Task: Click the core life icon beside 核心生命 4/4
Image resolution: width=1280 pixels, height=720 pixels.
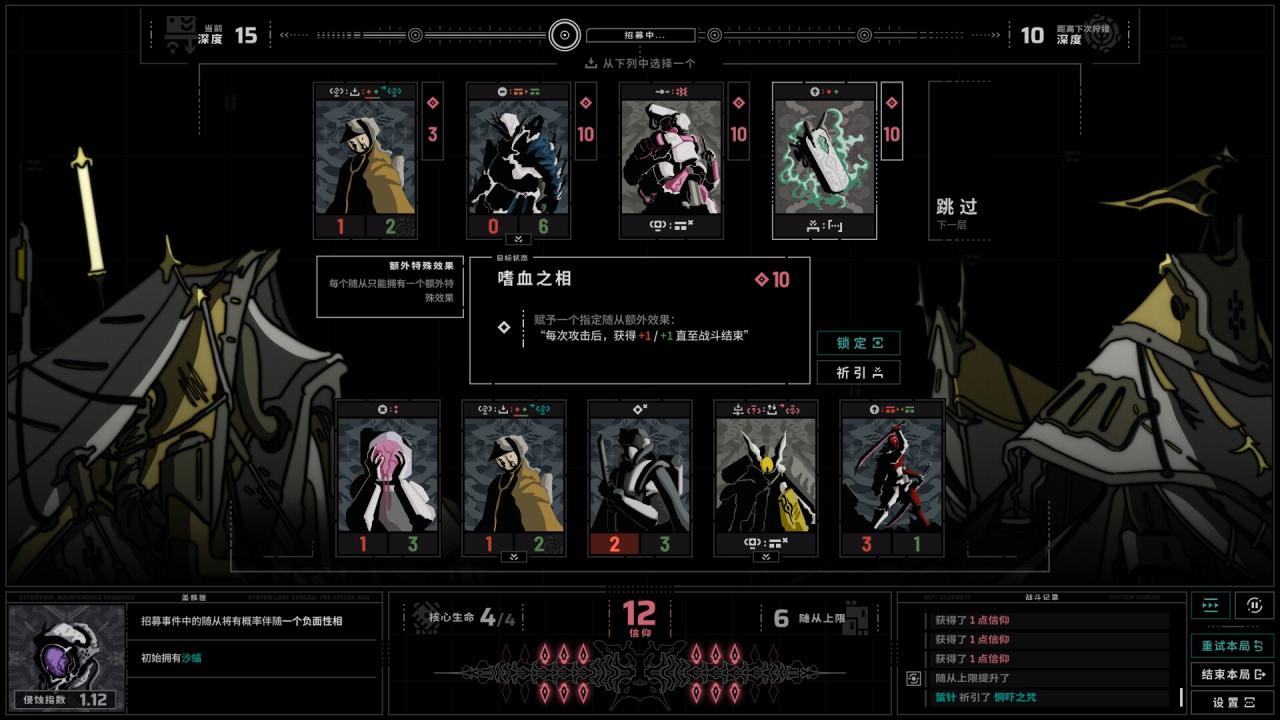Action: coord(422,616)
